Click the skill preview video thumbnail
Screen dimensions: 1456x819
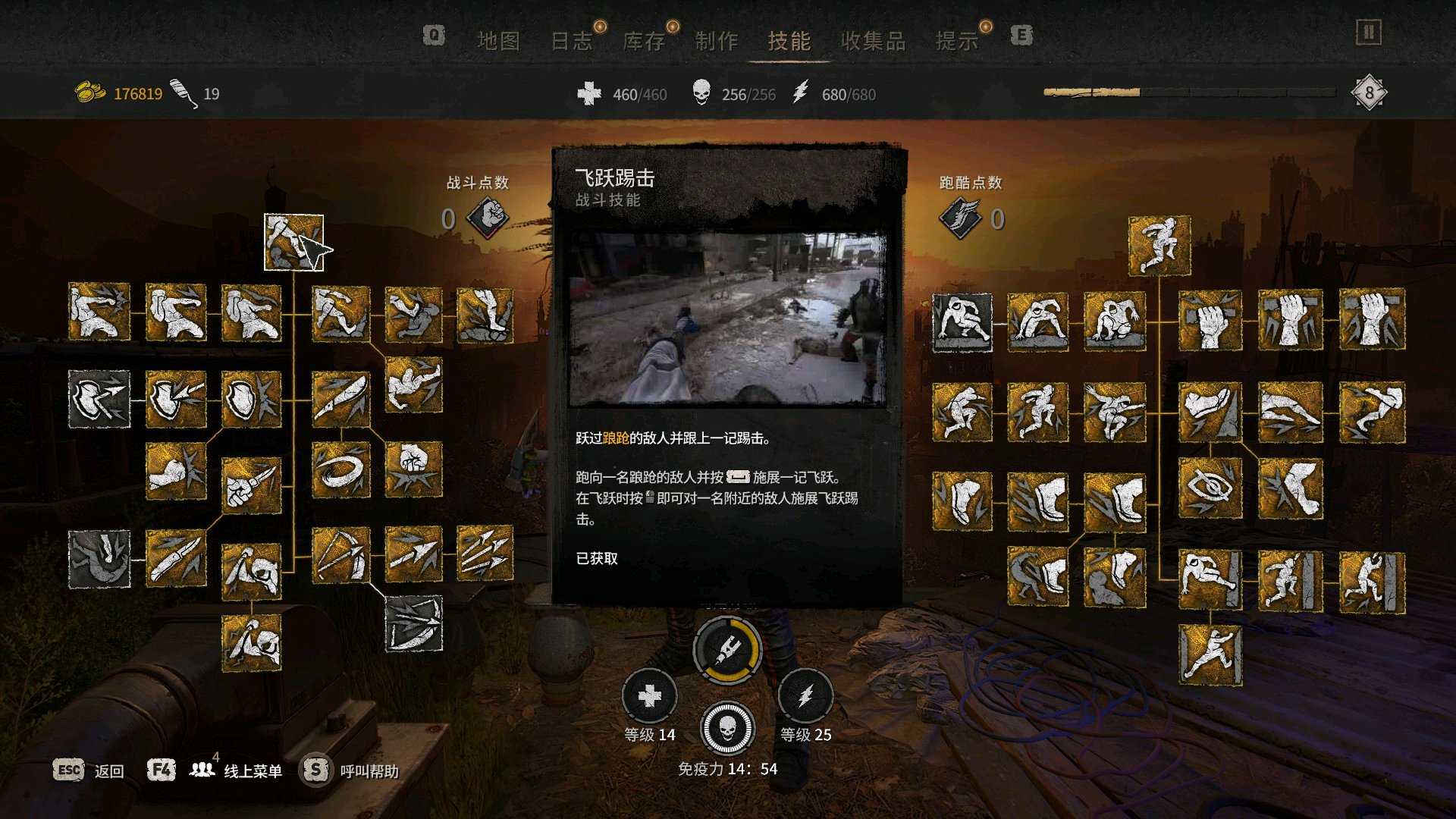pyautogui.click(x=726, y=315)
